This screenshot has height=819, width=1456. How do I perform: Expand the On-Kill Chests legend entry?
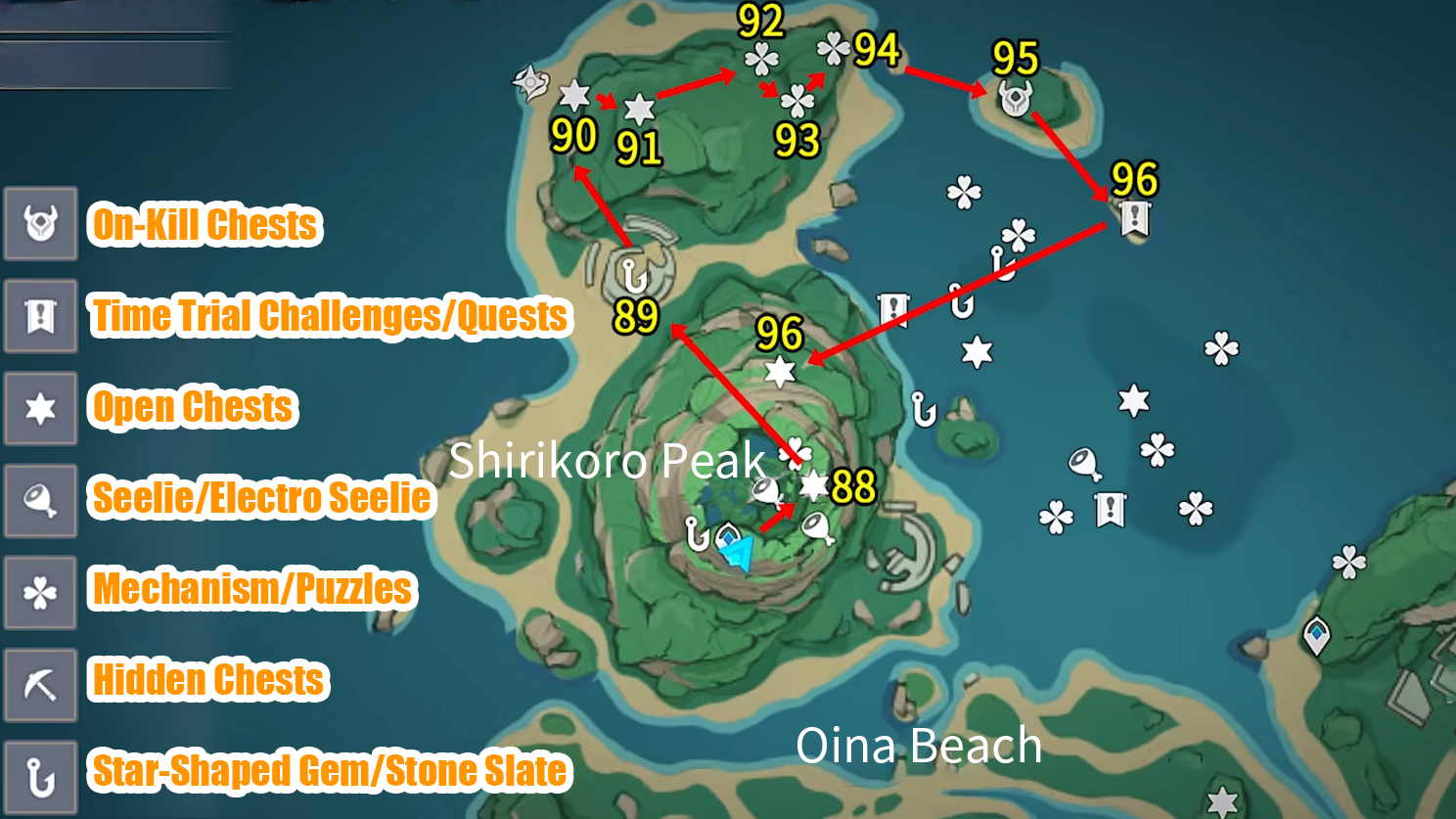pyautogui.click(x=40, y=225)
